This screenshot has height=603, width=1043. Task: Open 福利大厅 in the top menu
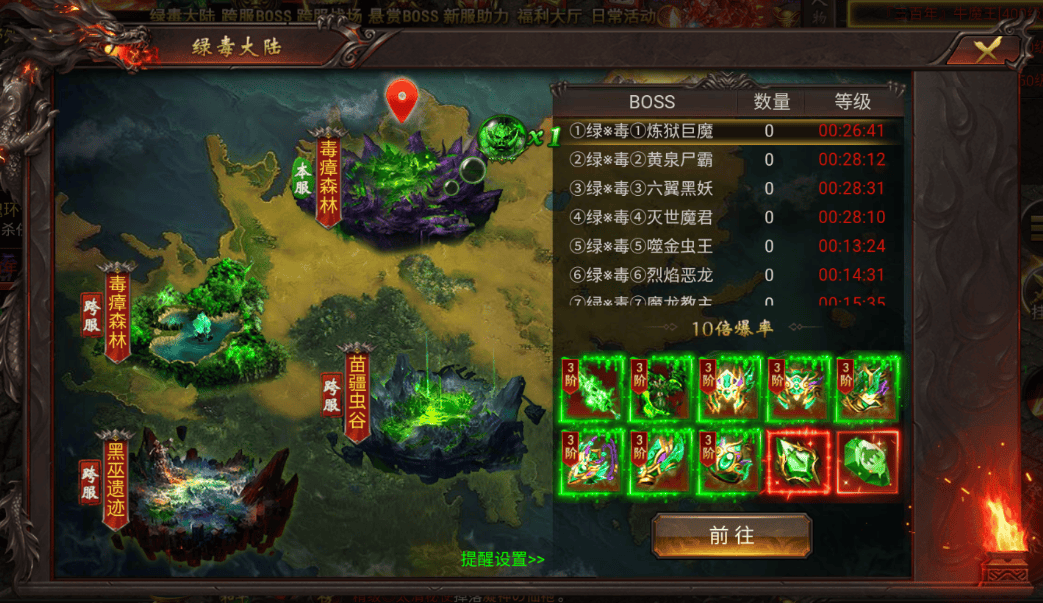point(547,15)
